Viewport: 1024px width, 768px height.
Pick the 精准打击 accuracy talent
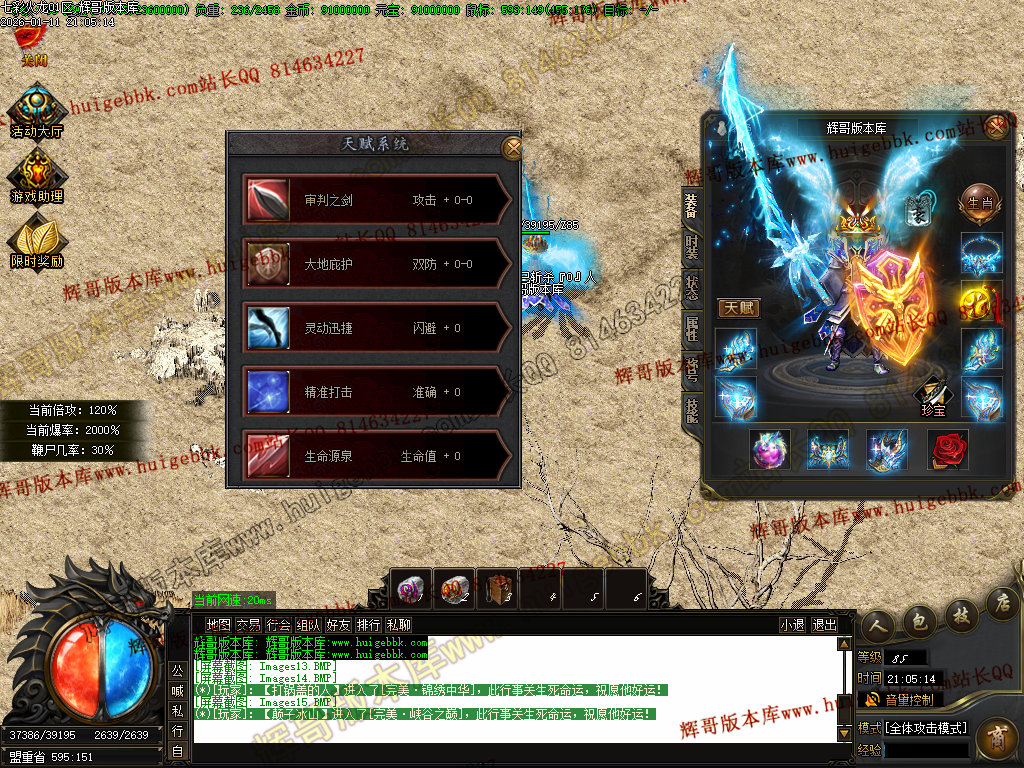376,392
